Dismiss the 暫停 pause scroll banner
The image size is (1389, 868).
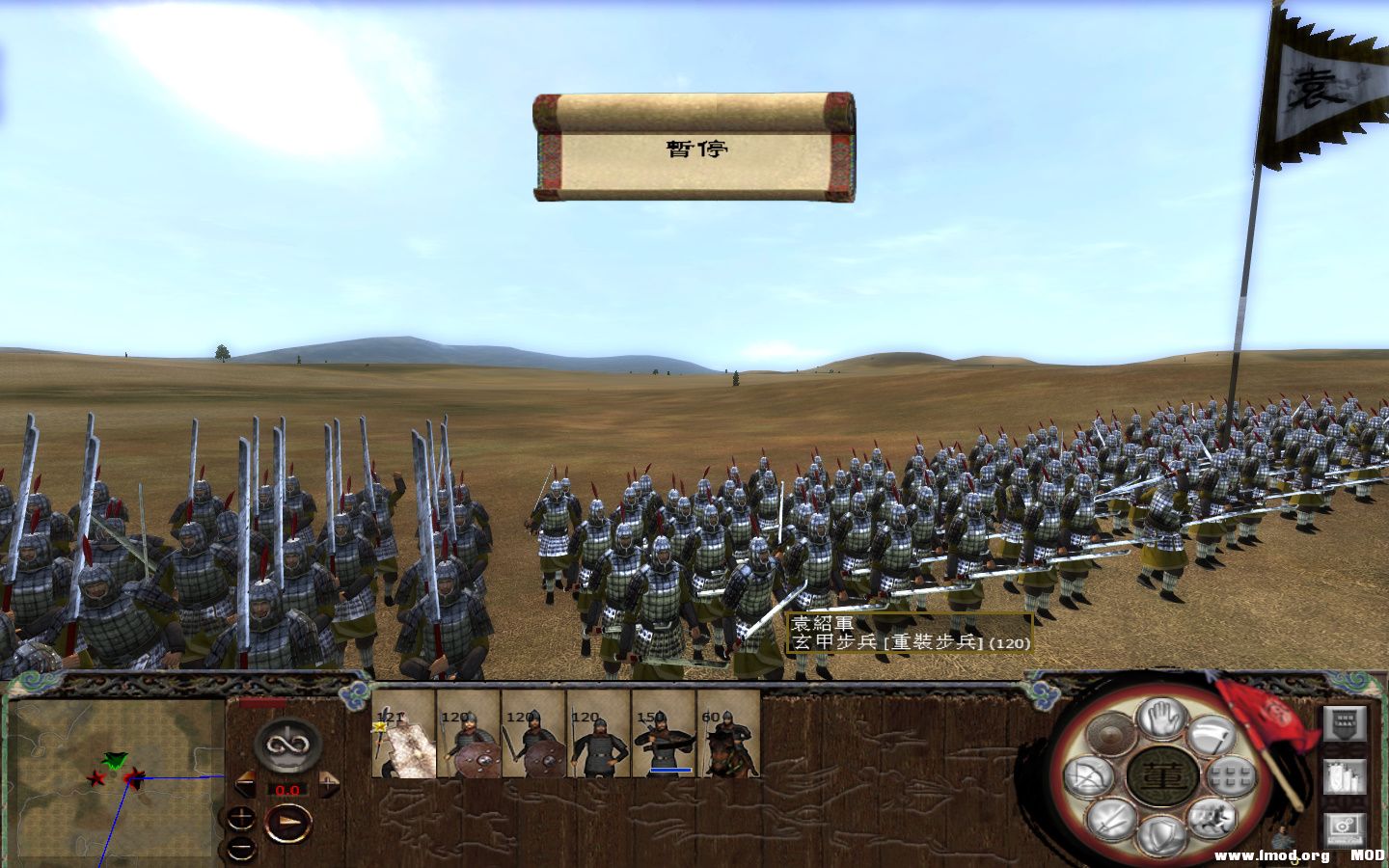[x=694, y=149]
